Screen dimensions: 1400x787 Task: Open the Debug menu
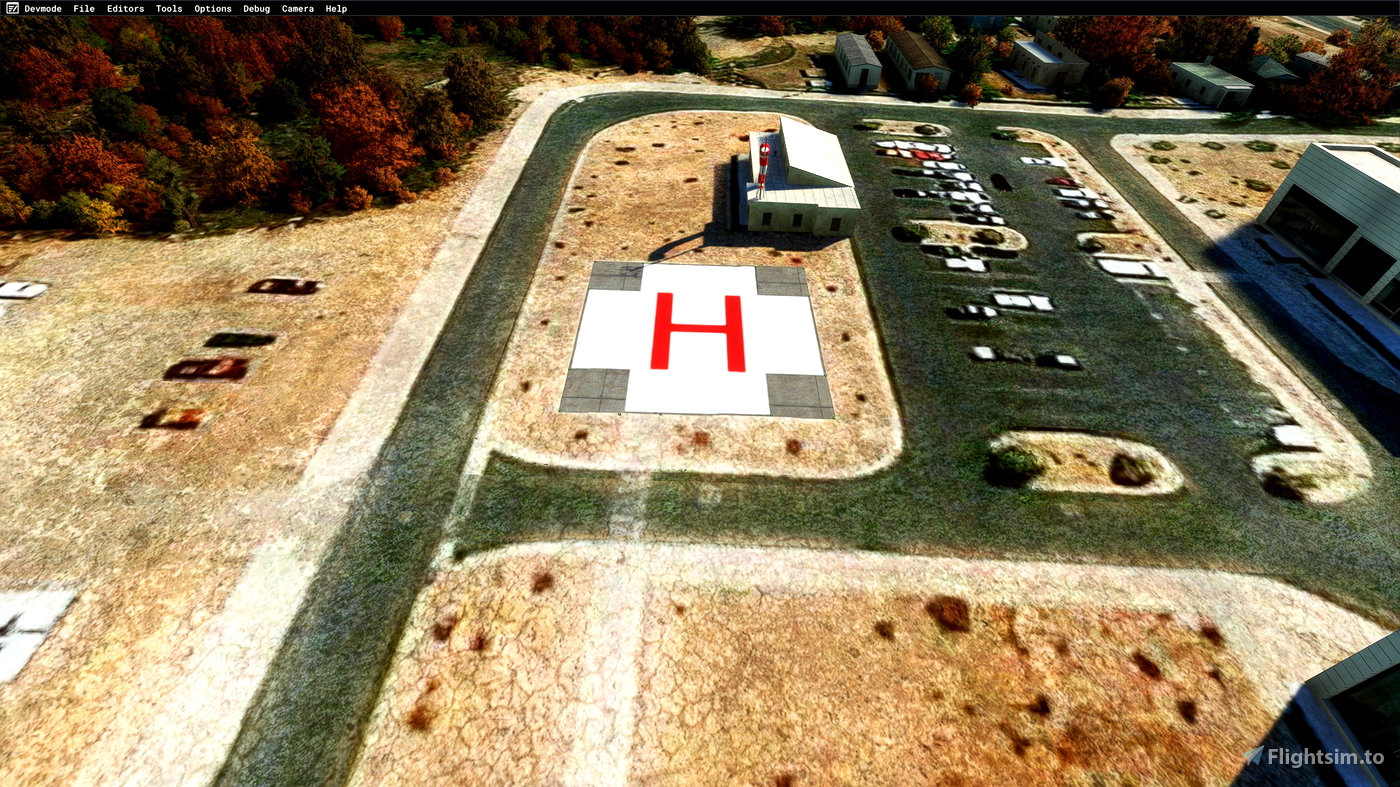click(x=256, y=8)
